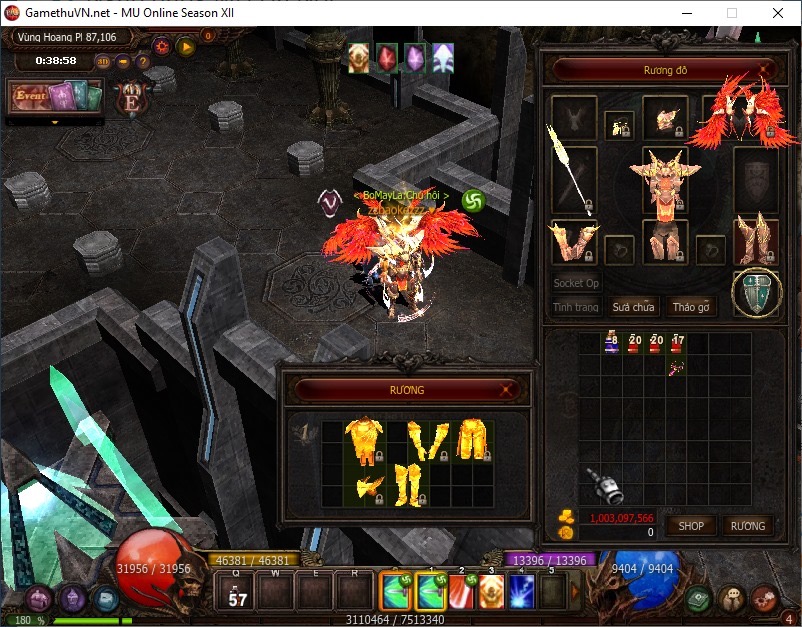
Task: Select the Tháo gỡ button
Action: 691,307
